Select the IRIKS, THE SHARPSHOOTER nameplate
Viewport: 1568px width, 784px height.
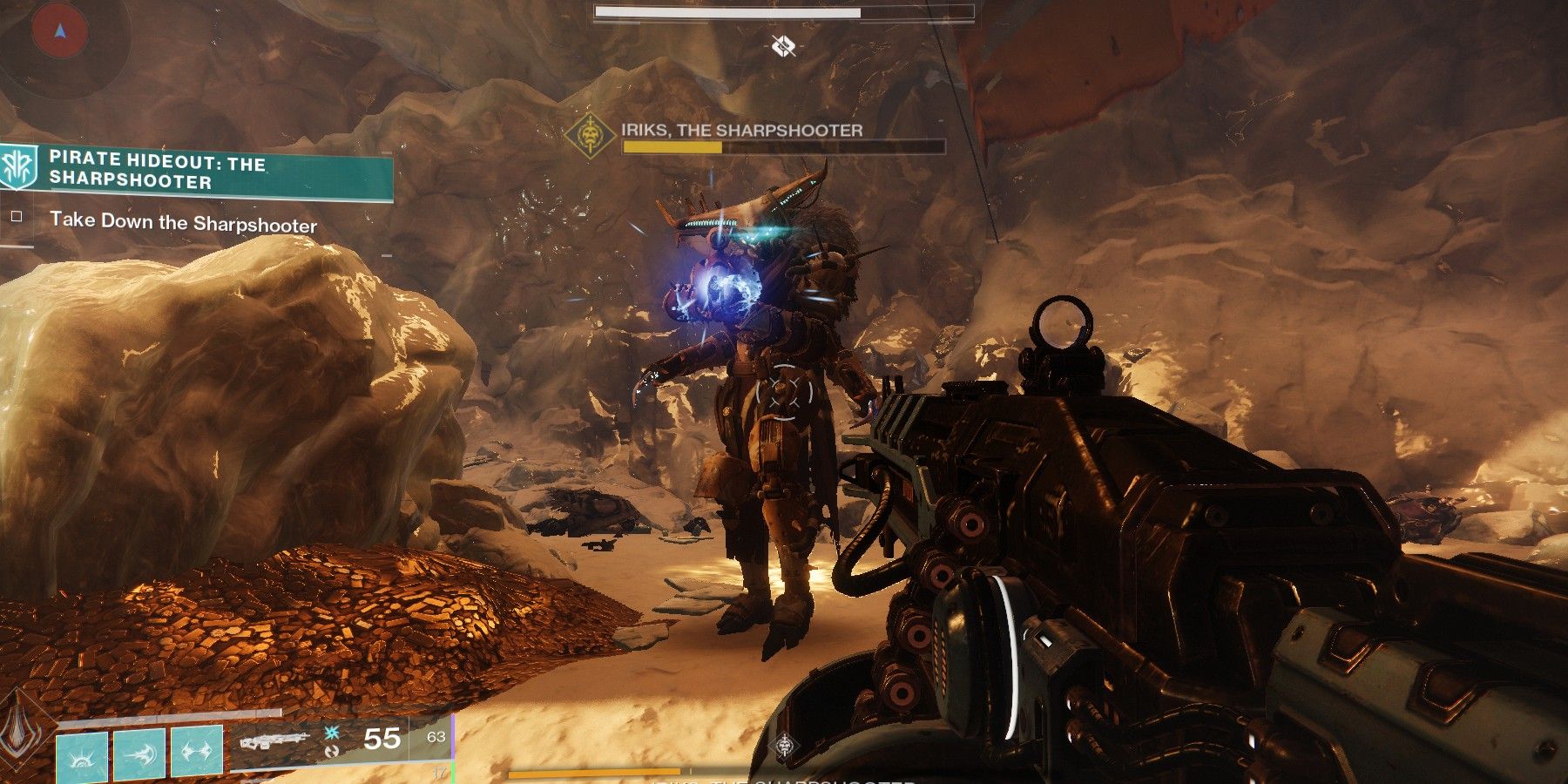[739, 132]
